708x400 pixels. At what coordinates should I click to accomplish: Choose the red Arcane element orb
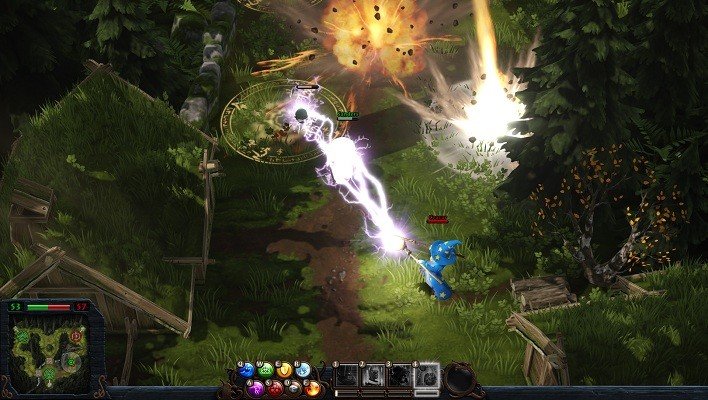[x=276, y=387]
